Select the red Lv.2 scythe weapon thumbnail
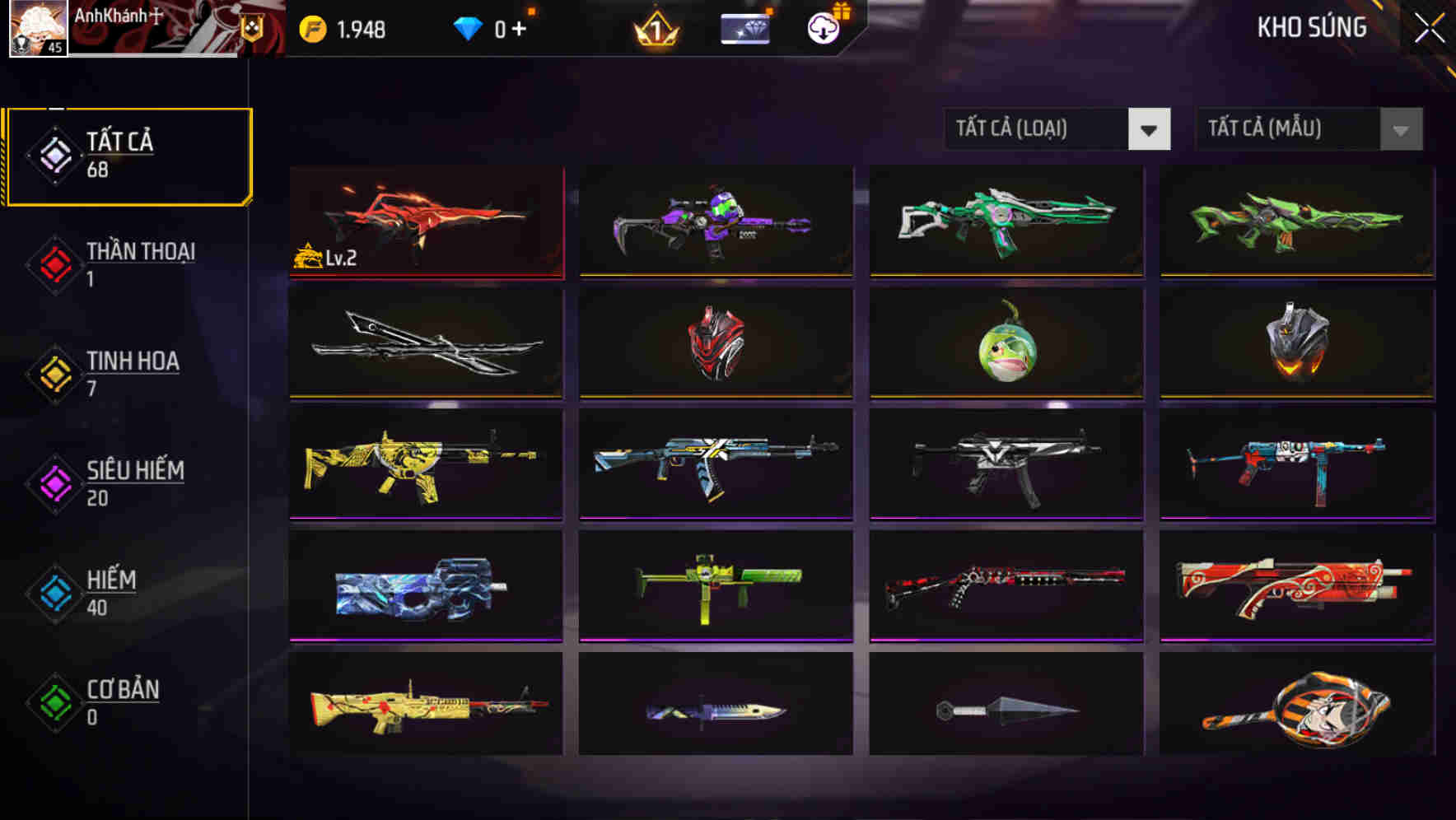 (x=425, y=222)
